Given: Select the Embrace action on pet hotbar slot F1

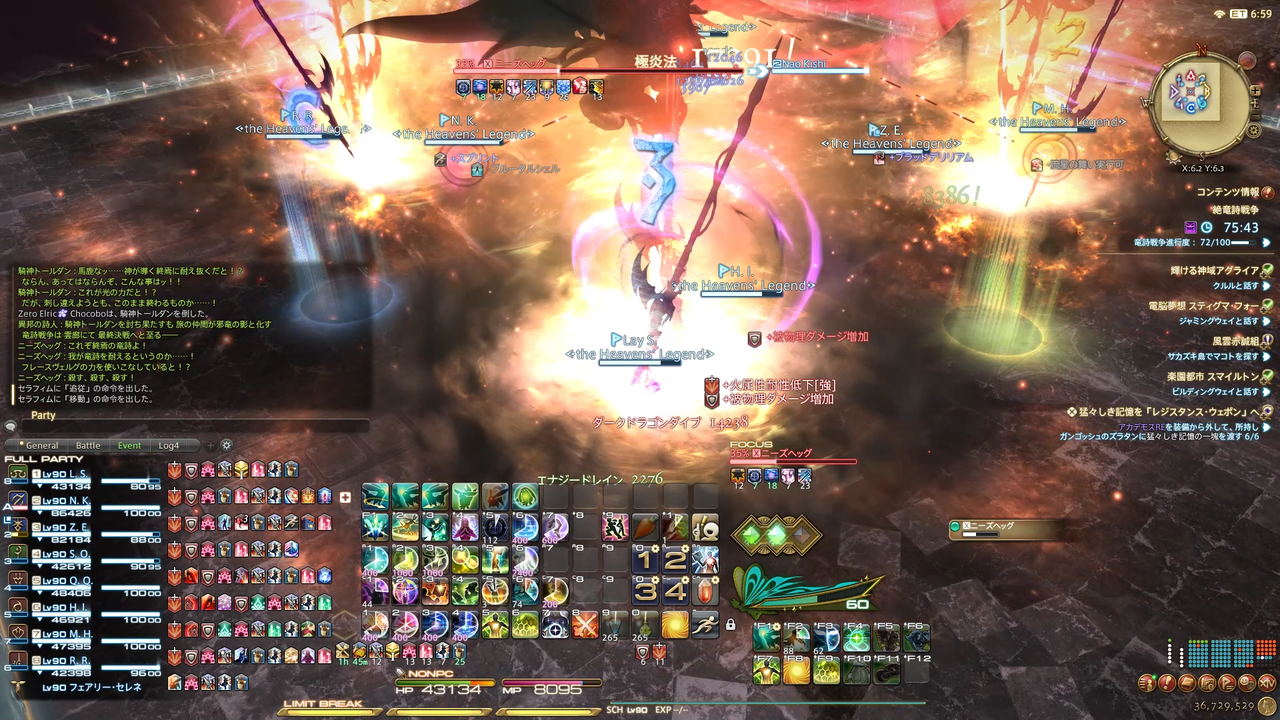Looking at the screenshot, I should click(766, 638).
